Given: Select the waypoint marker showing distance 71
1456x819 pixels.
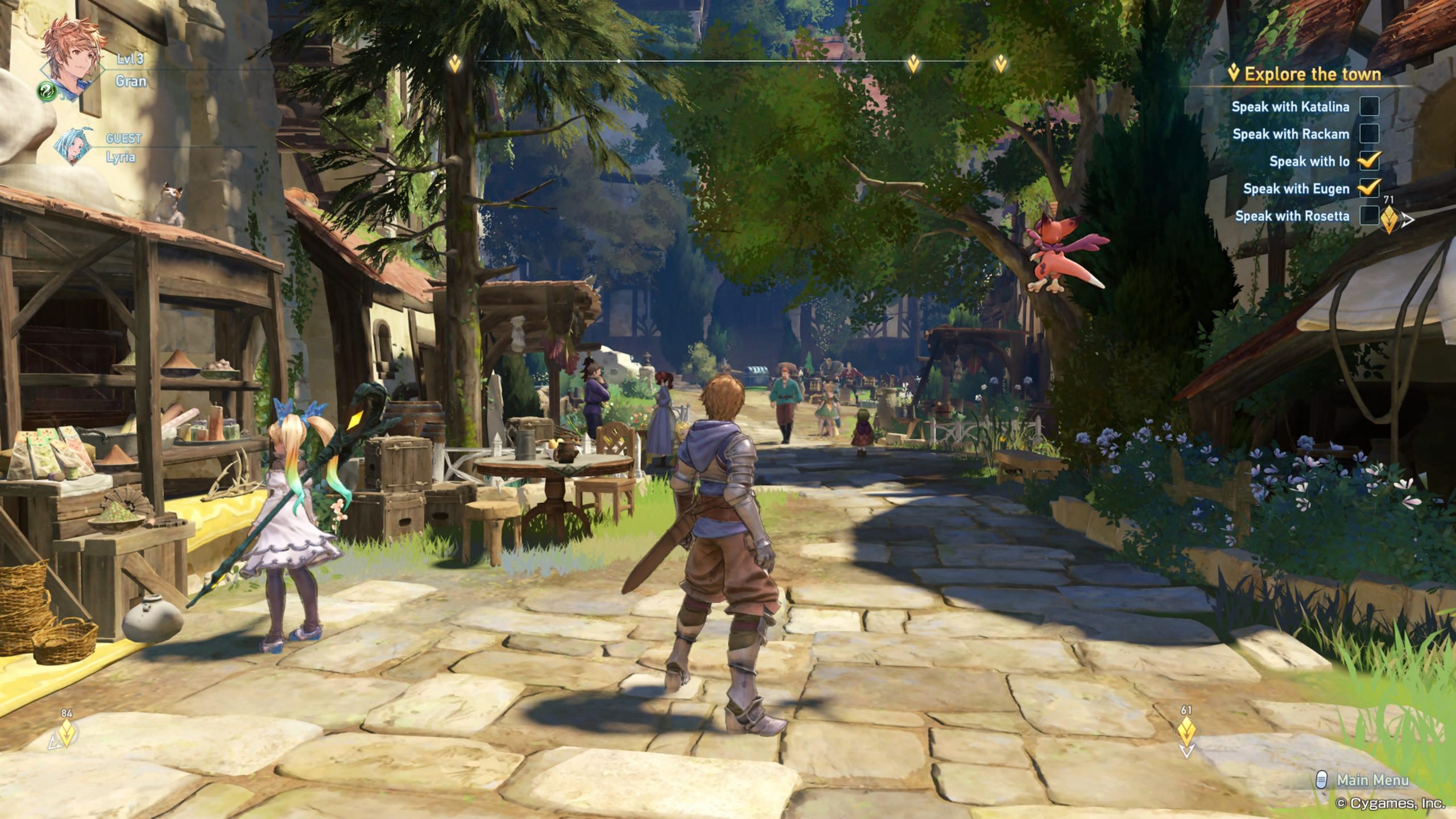Looking at the screenshot, I should click(x=1389, y=218).
